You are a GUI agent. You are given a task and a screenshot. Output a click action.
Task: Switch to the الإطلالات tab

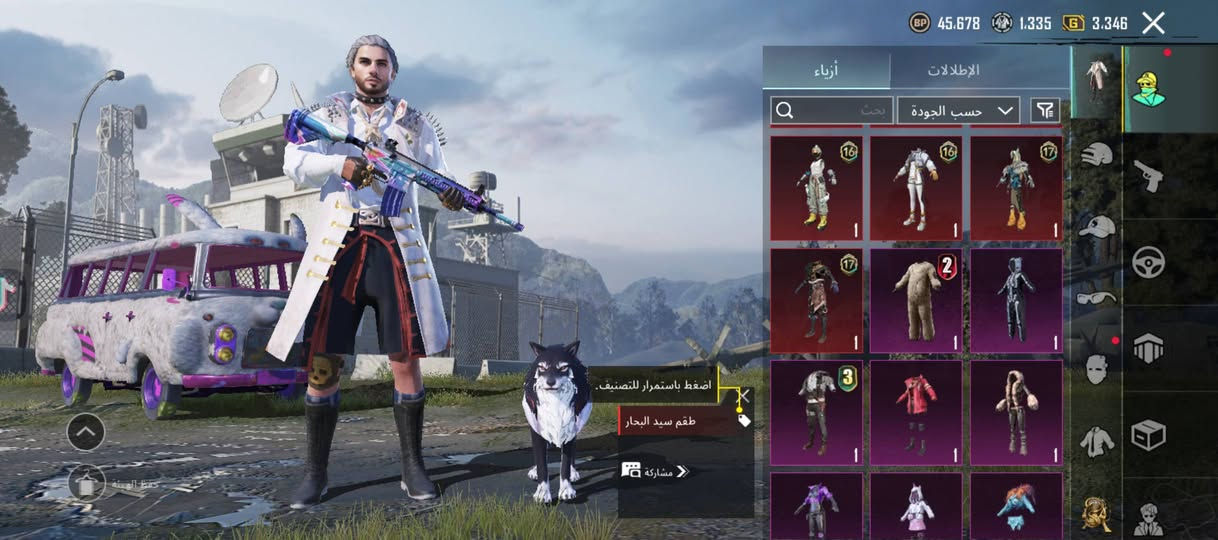pyautogui.click(x=952, y=70)
